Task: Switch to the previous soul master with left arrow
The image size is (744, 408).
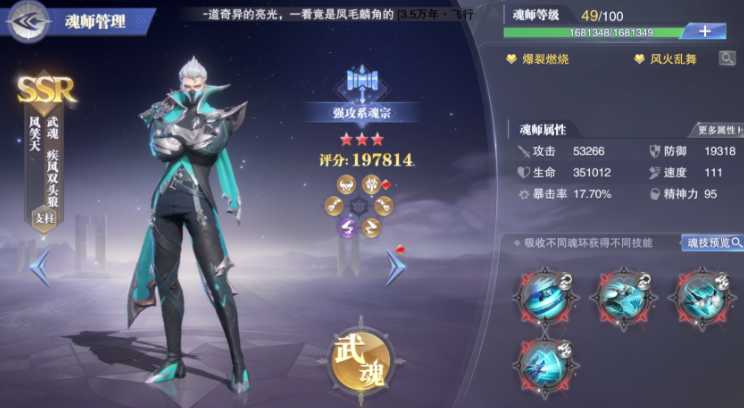Action: coord(40,266)
